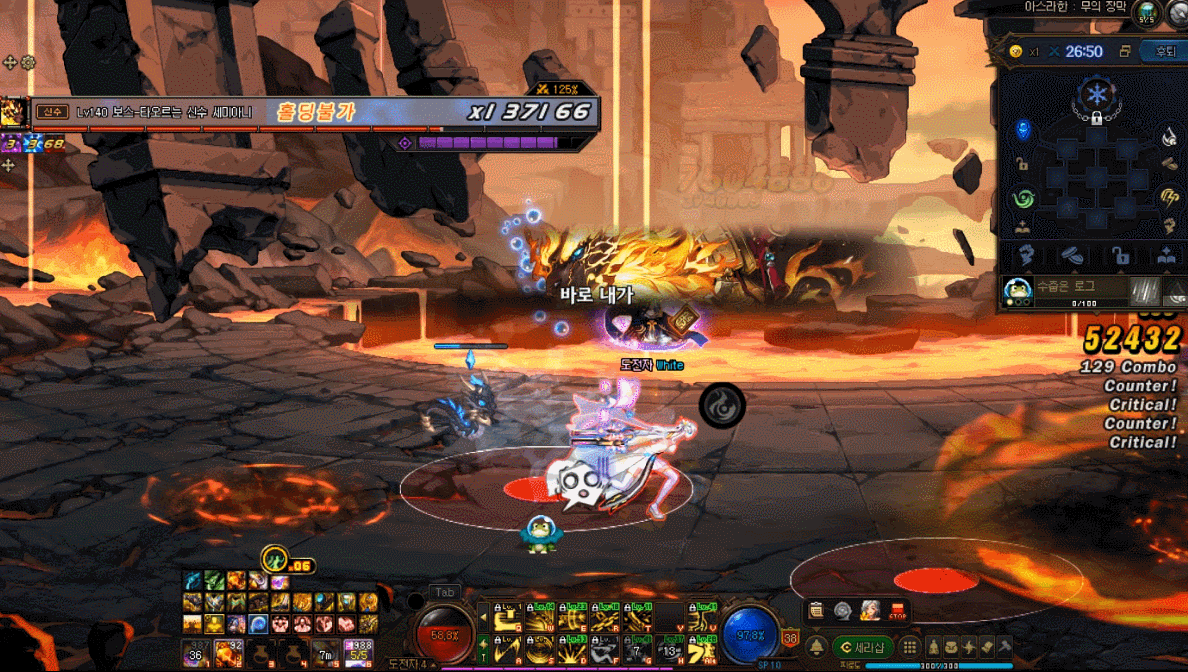
Task: Activate the skill with cooldown number 13
Action: pyautogui.click(x=669, y=651)
